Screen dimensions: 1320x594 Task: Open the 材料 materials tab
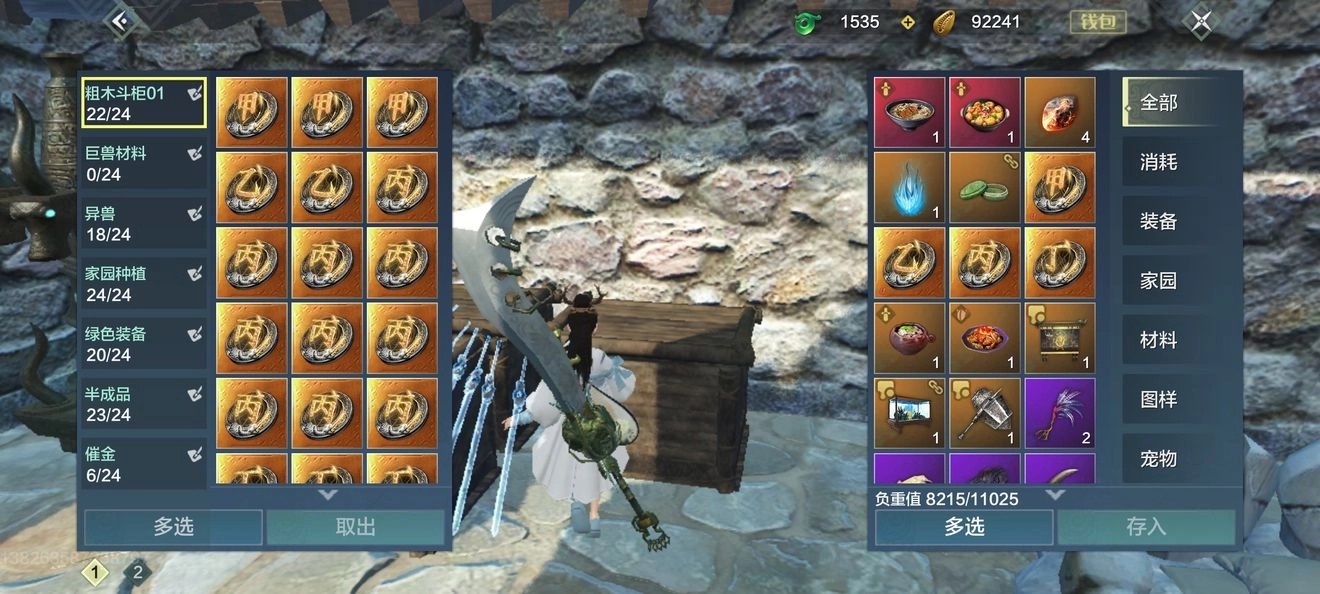click(x=1160, y=340)
